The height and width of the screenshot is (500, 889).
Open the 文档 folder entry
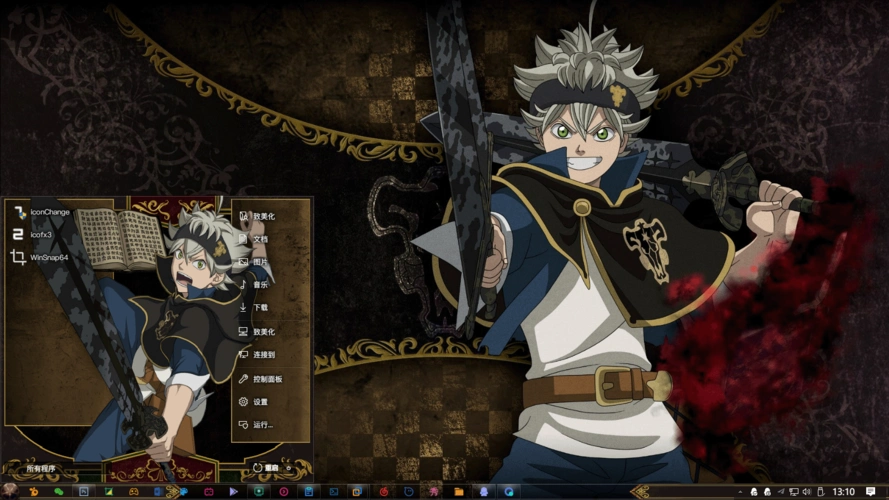click(x=260, y=239)
